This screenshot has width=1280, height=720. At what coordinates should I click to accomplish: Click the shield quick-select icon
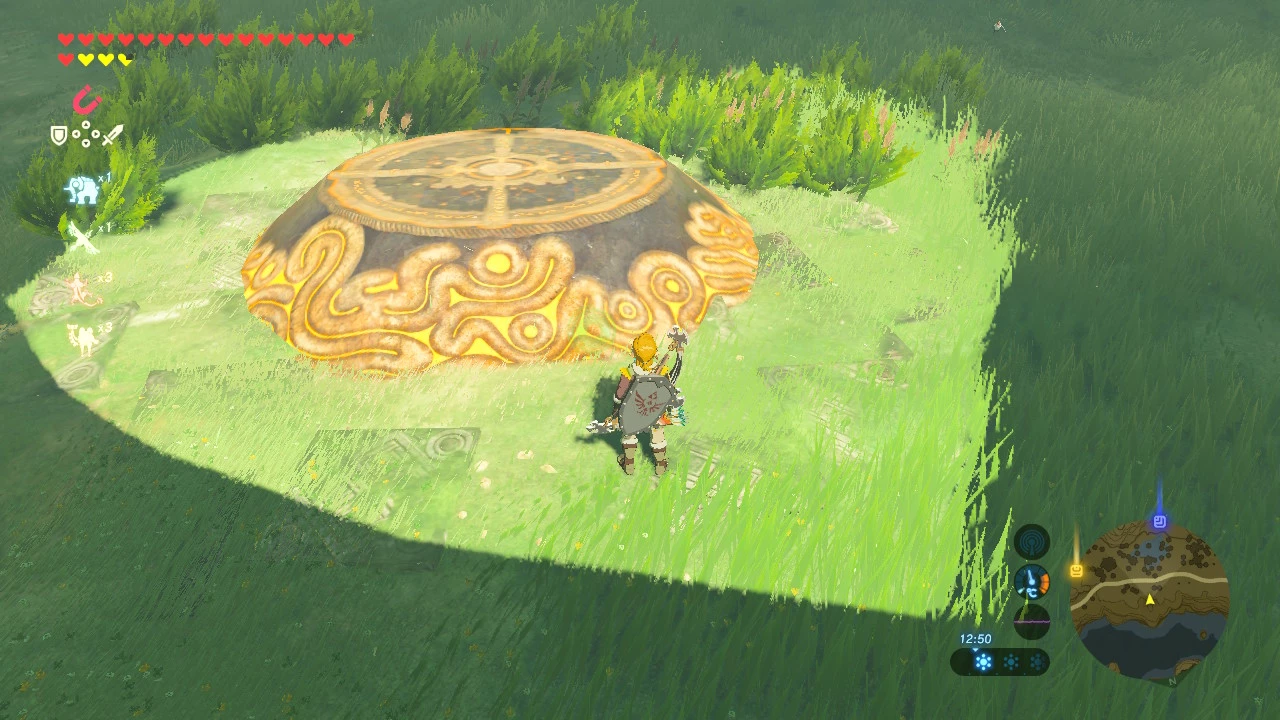click(x=59, y=135)
